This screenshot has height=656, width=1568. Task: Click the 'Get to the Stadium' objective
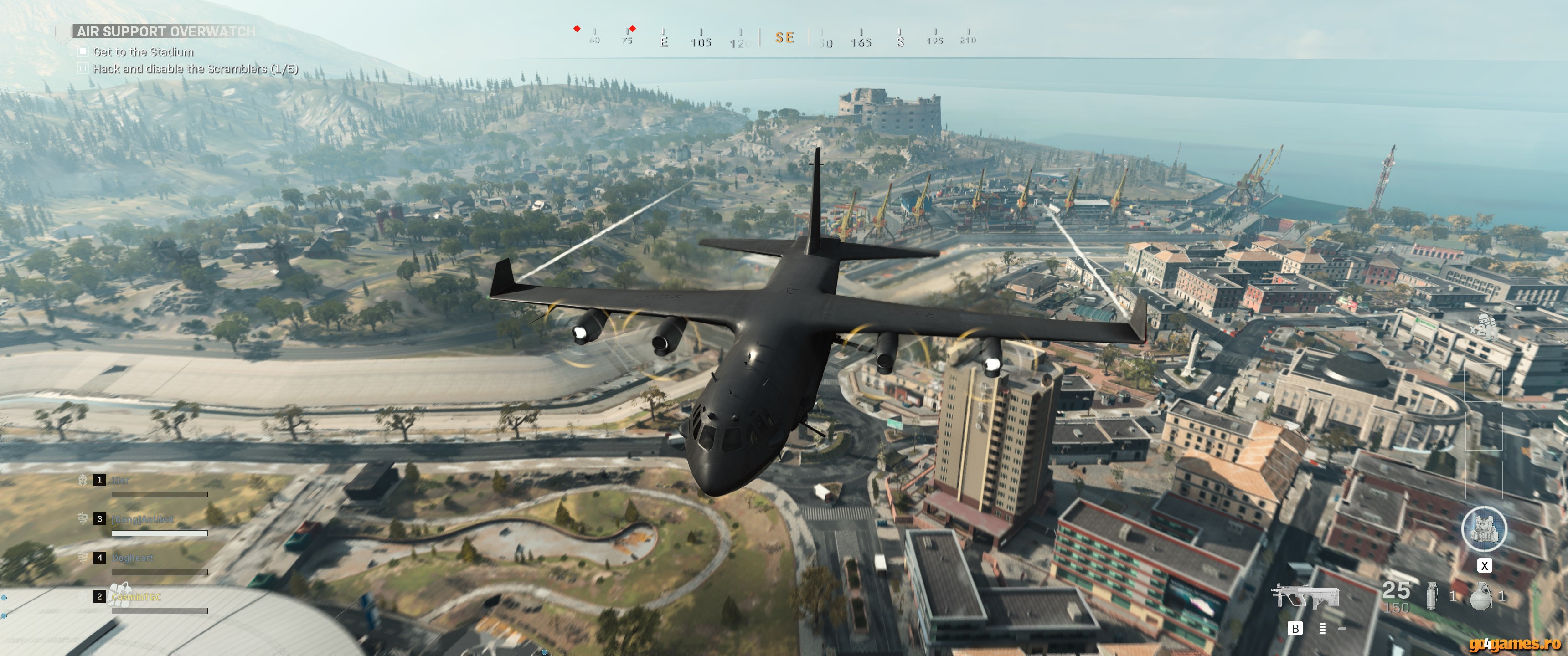click(143, 52)
